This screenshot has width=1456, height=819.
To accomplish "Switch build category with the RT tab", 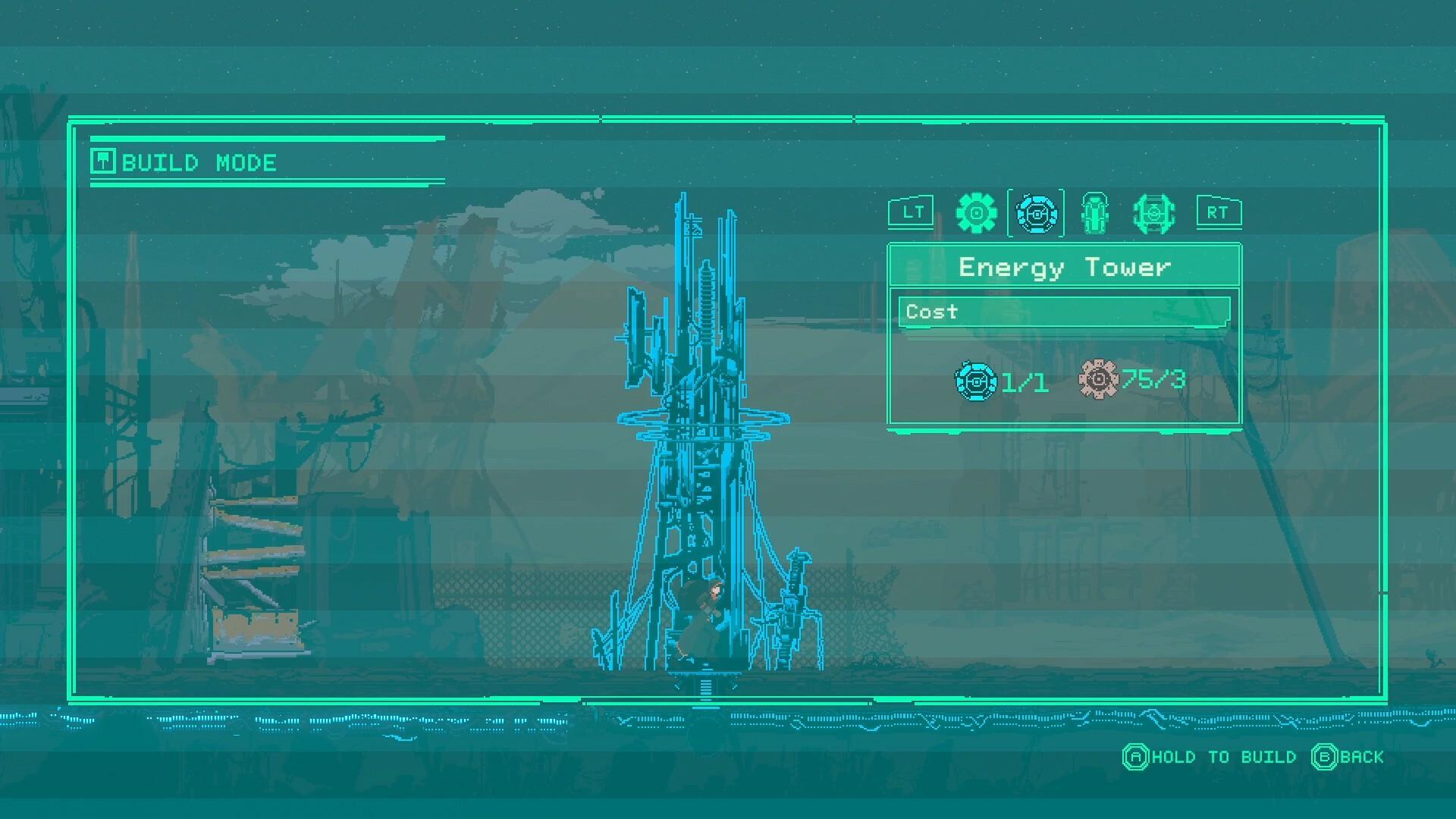I will pyautogui.click(x=1217, y=212).
